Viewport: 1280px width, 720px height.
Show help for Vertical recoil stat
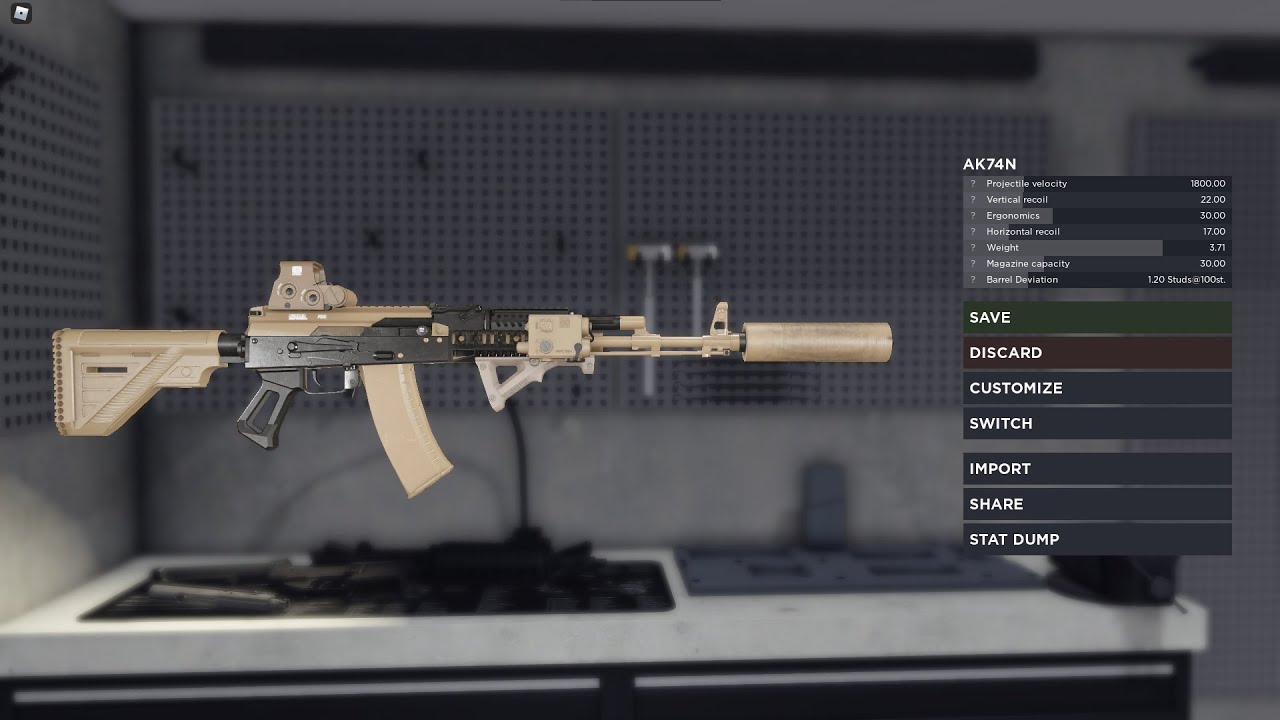[972, 200]
